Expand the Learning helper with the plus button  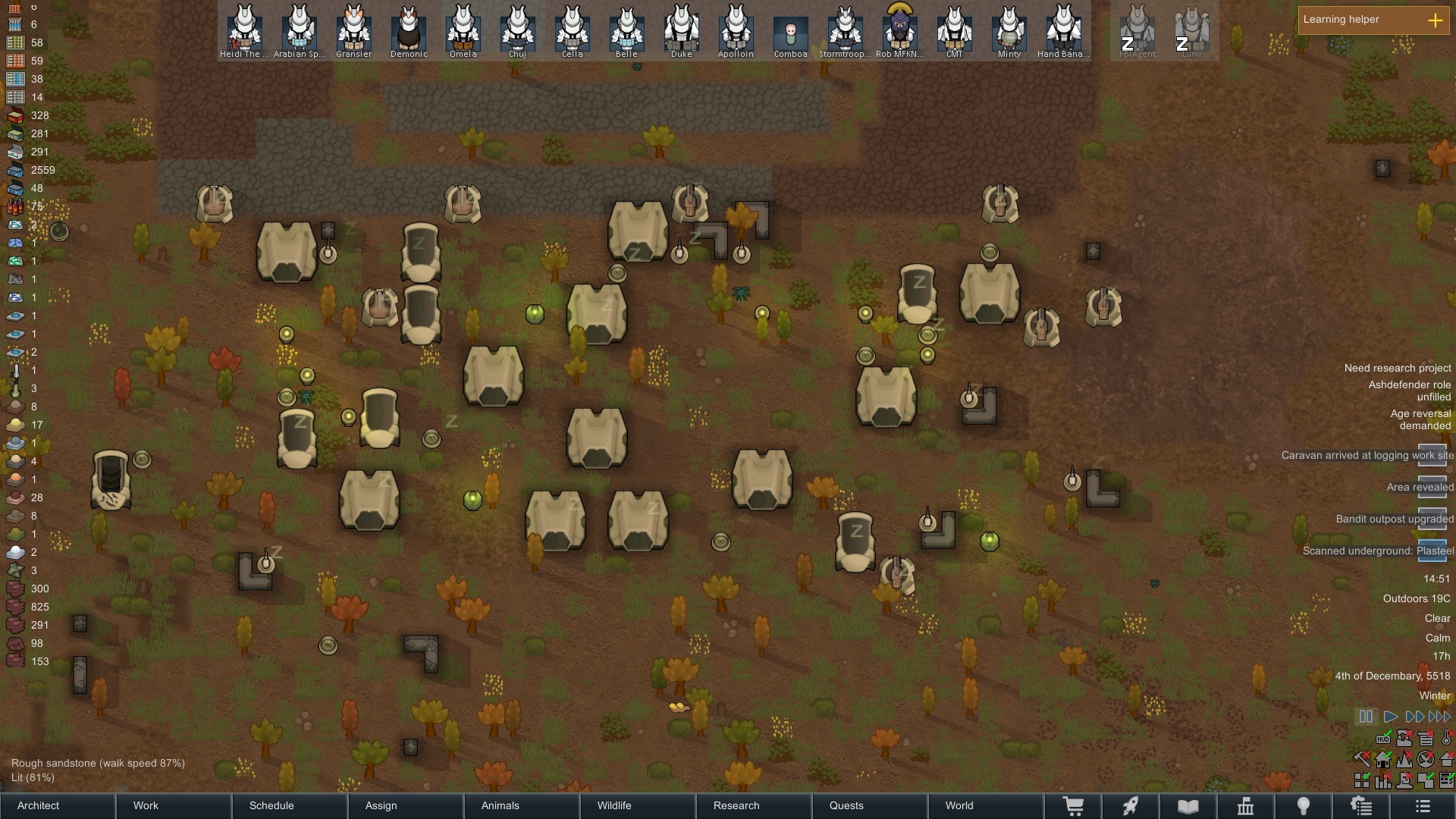click(1436, 21)
